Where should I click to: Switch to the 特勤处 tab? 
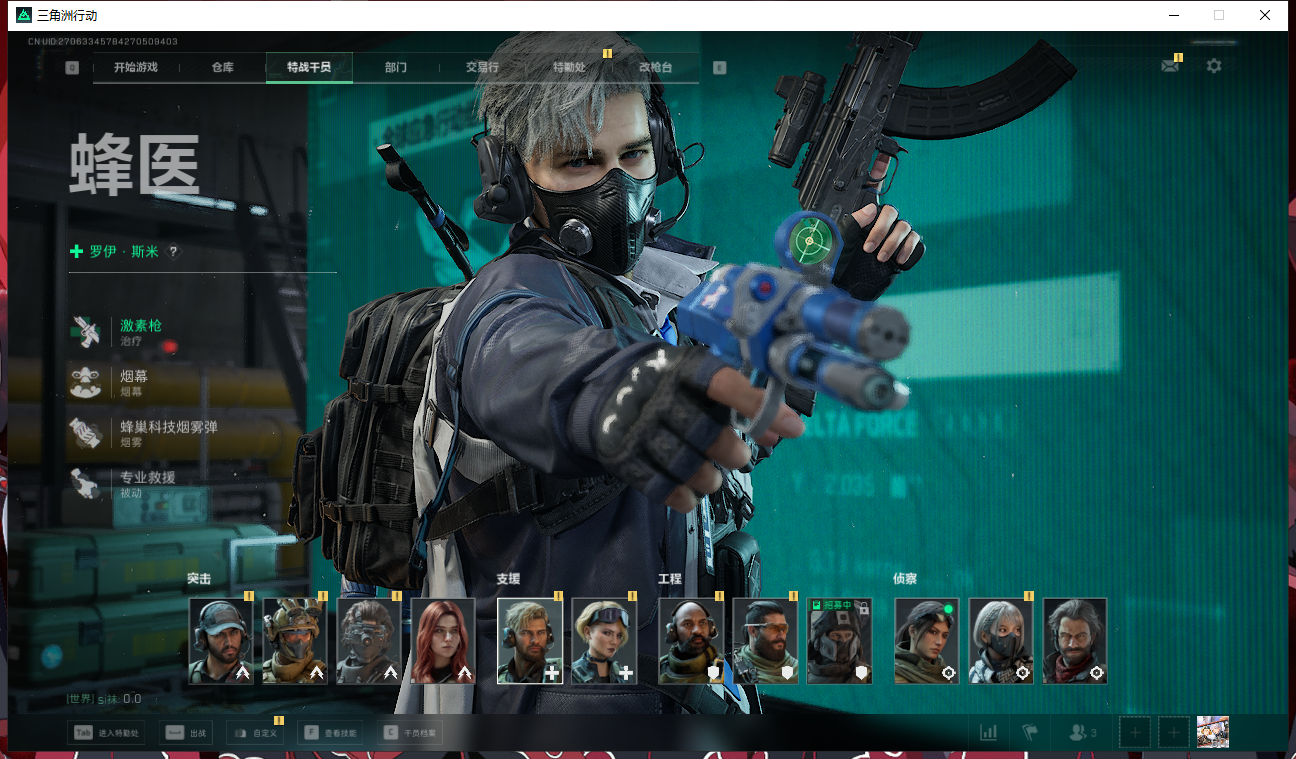point(569,68)
